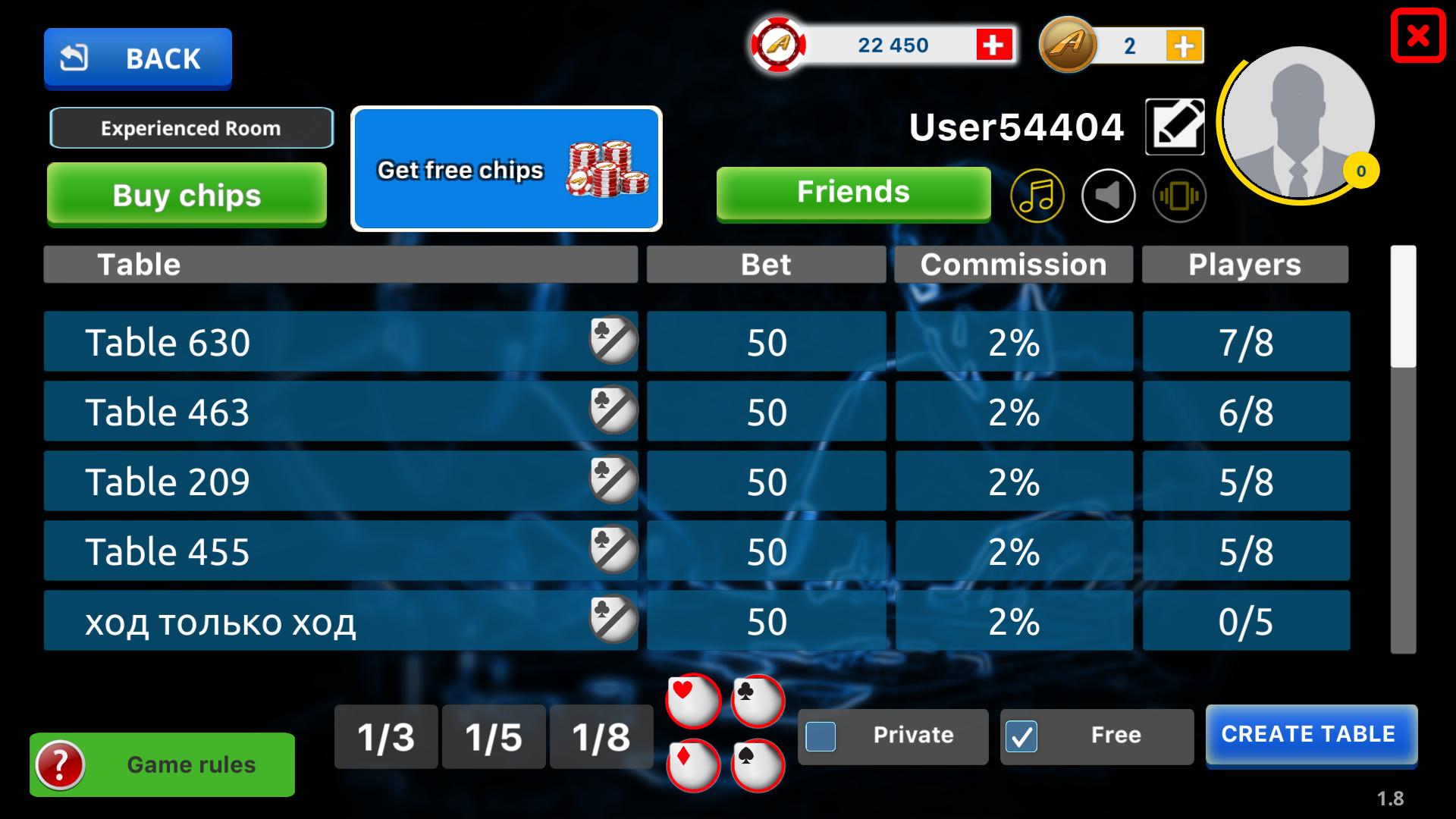This screenshot has height=819, width=1456.
Task: Mute game sounds with the speaker icon
Action: pyautogui.click(x=1108, y=196)
